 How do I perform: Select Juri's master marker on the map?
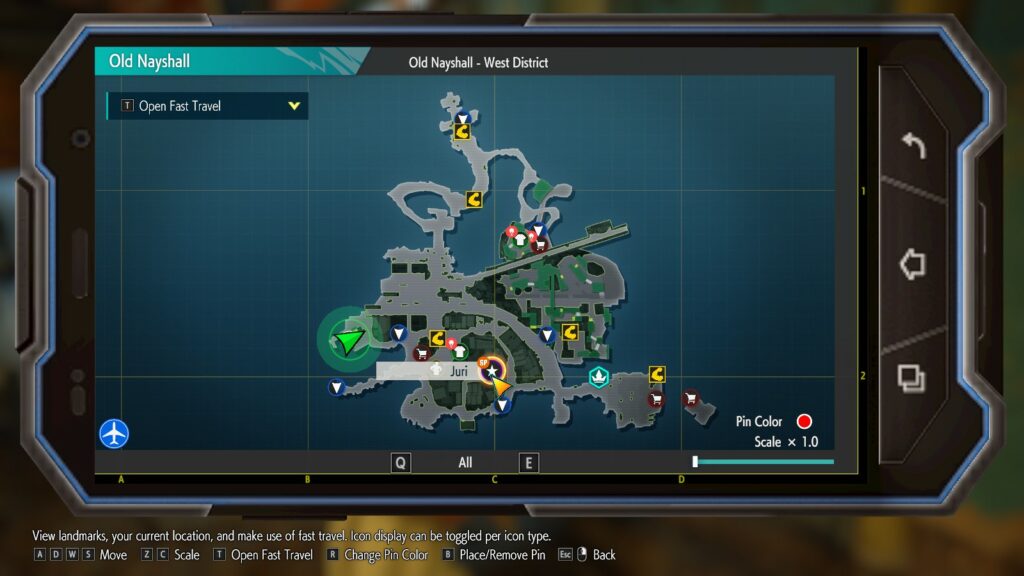point(492,372)
